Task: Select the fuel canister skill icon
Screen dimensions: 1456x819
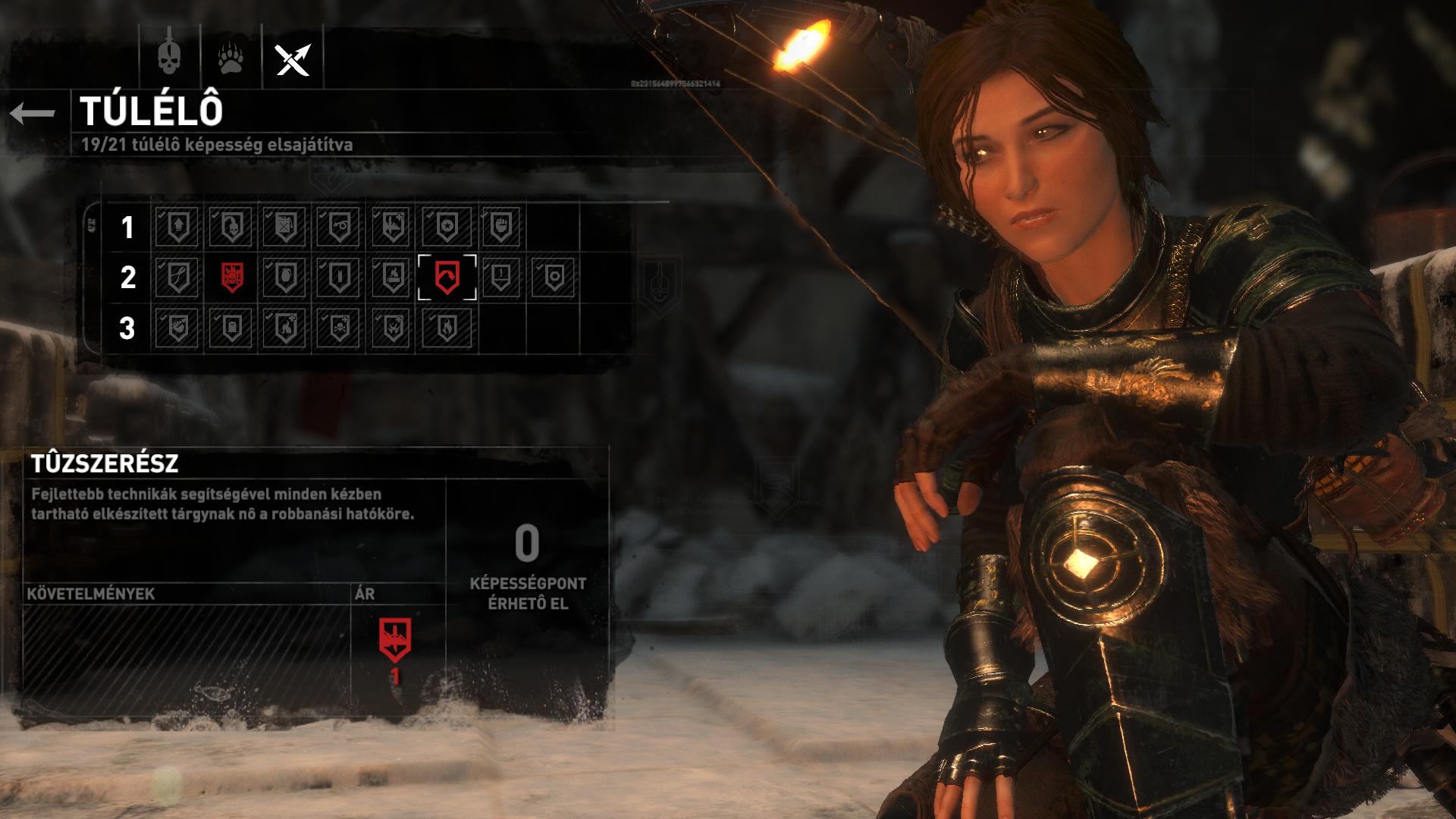Action: click(x=285, y=226)
